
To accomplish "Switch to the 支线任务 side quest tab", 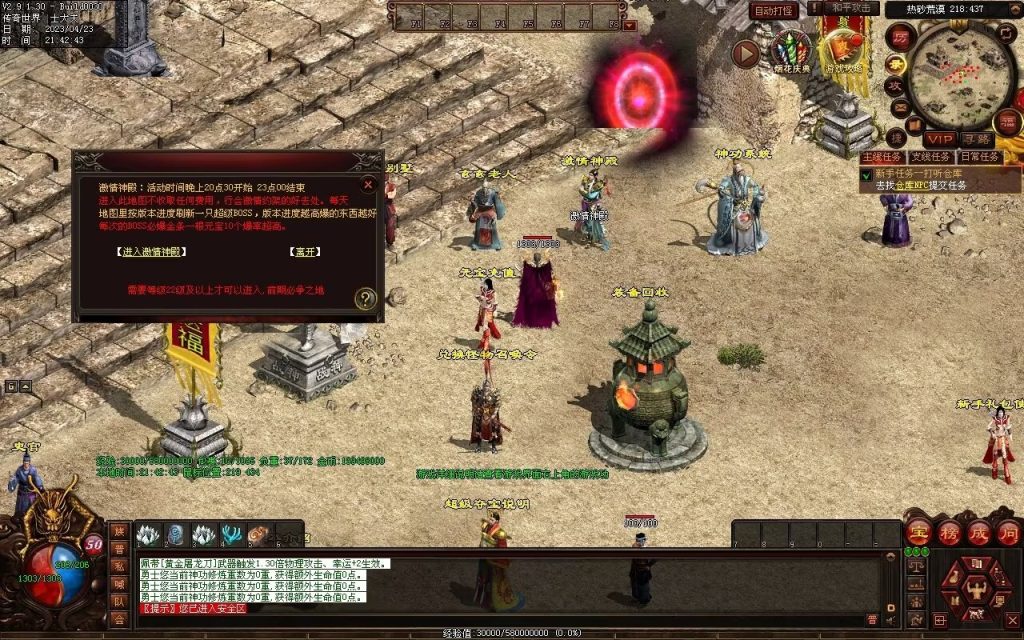I will (x=930, y=157).
